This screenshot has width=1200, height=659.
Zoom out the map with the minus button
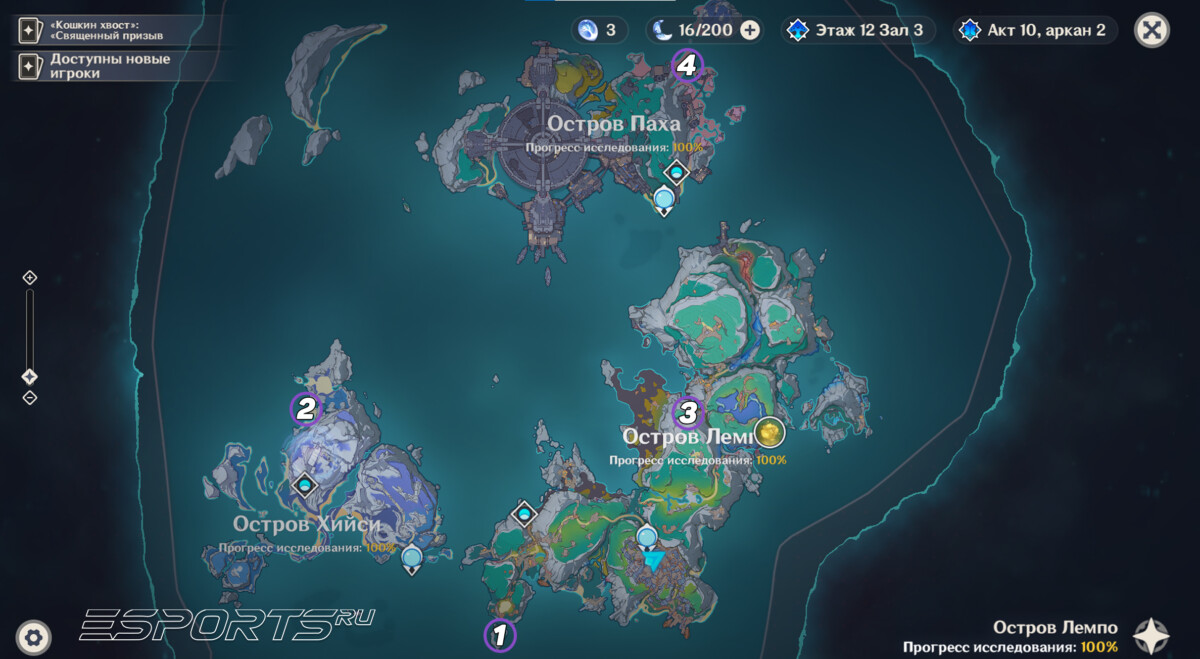30,398
